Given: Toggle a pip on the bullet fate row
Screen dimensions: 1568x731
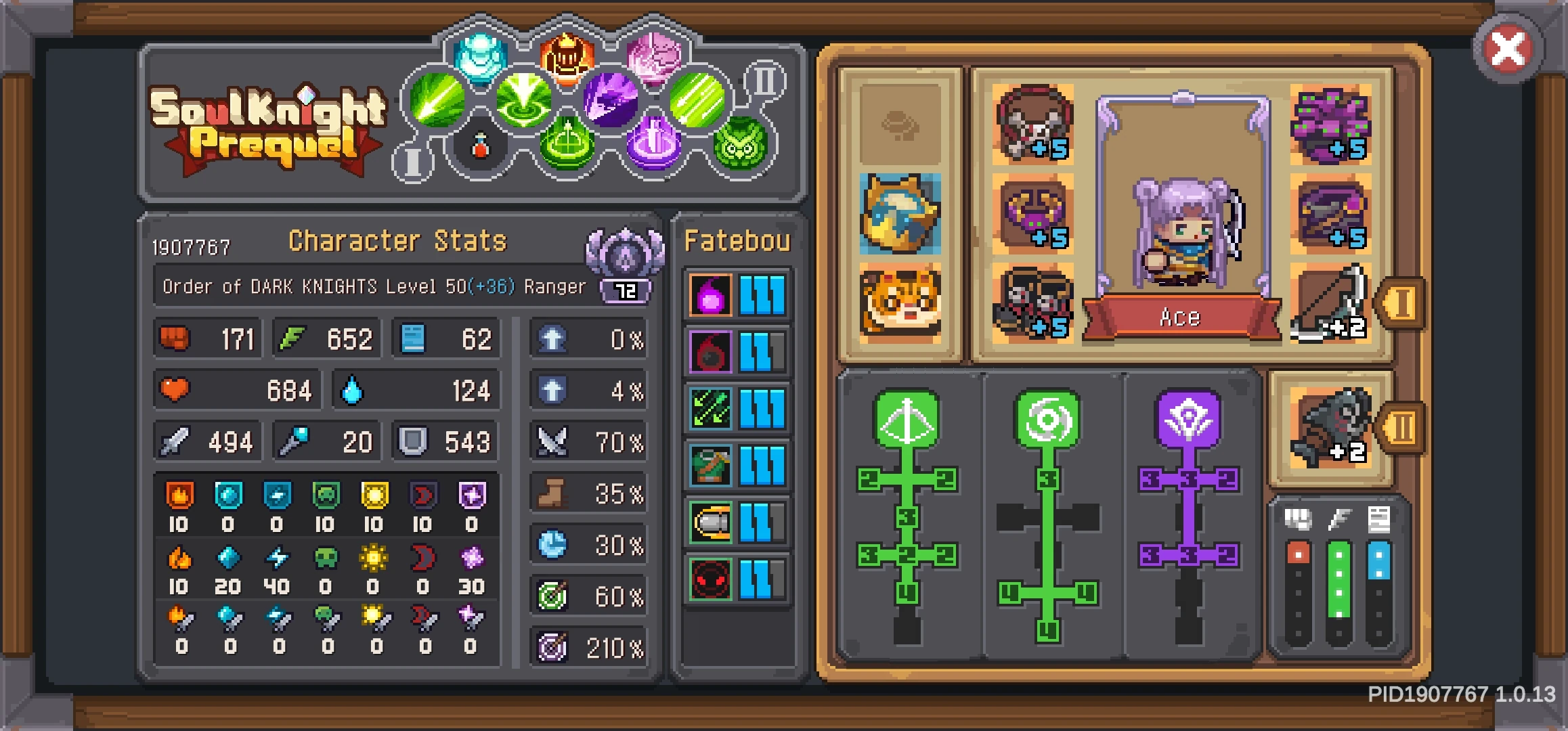Looking at the screenshot, I should (762, 523).
